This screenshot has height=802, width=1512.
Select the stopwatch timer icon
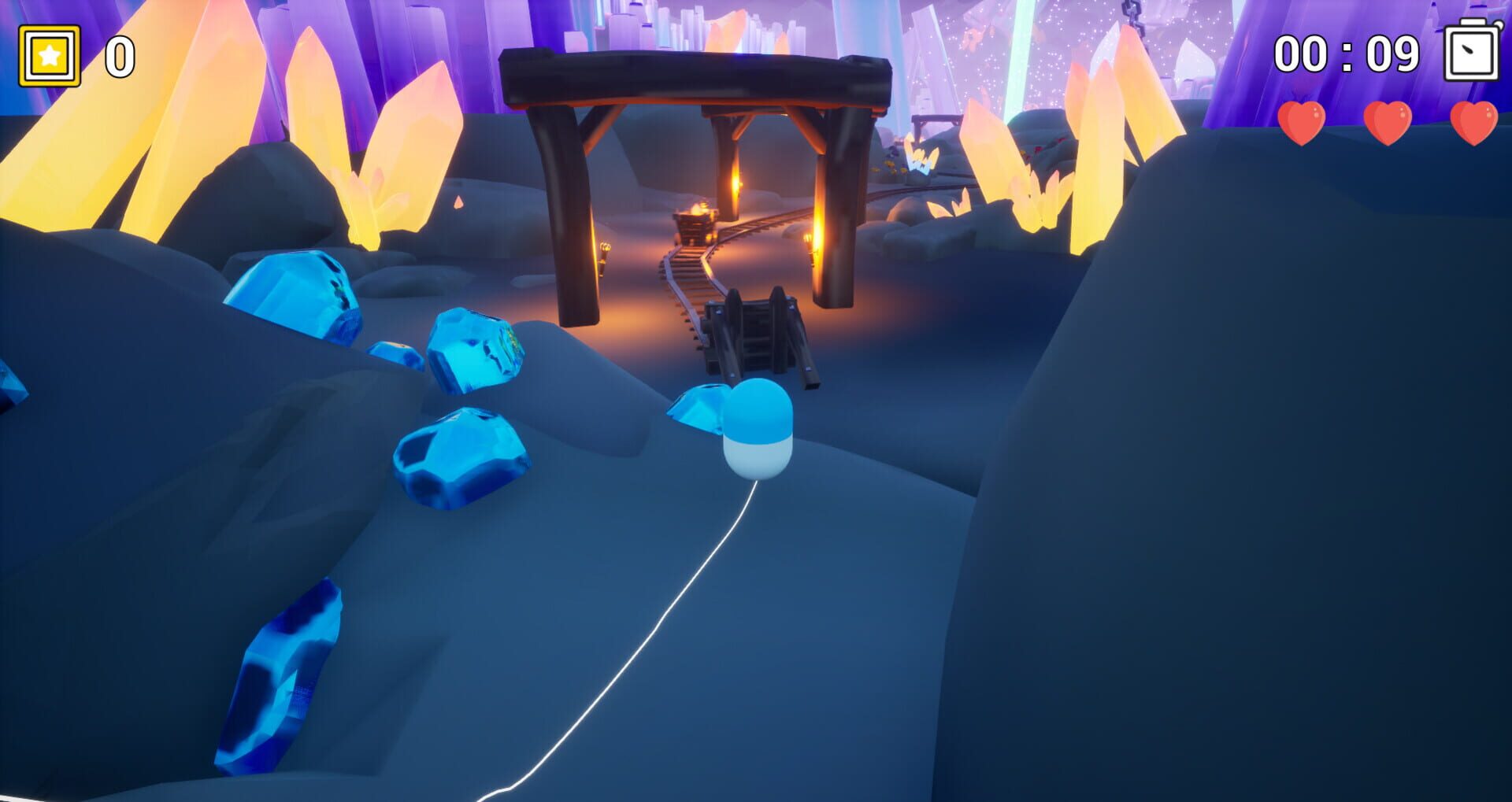pos(1472,51)
